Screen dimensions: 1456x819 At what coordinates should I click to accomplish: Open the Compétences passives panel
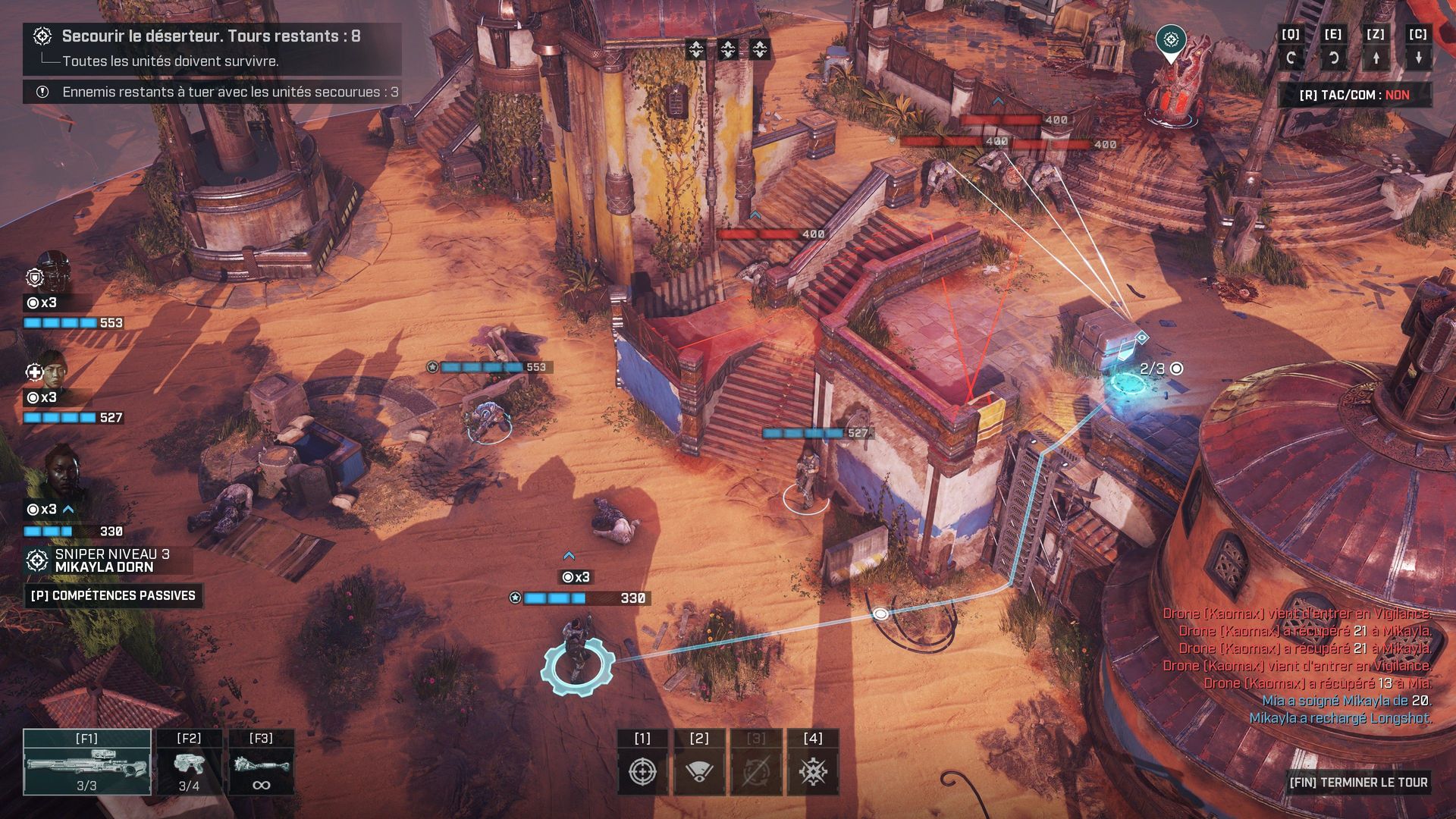click(x=113, y=595)
